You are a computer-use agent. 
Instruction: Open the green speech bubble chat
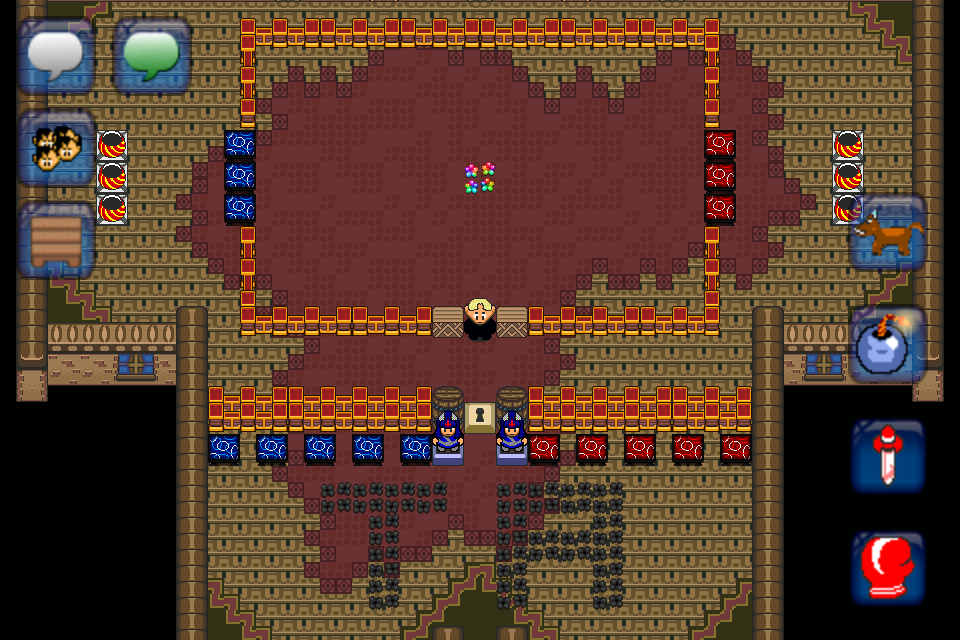152,56
